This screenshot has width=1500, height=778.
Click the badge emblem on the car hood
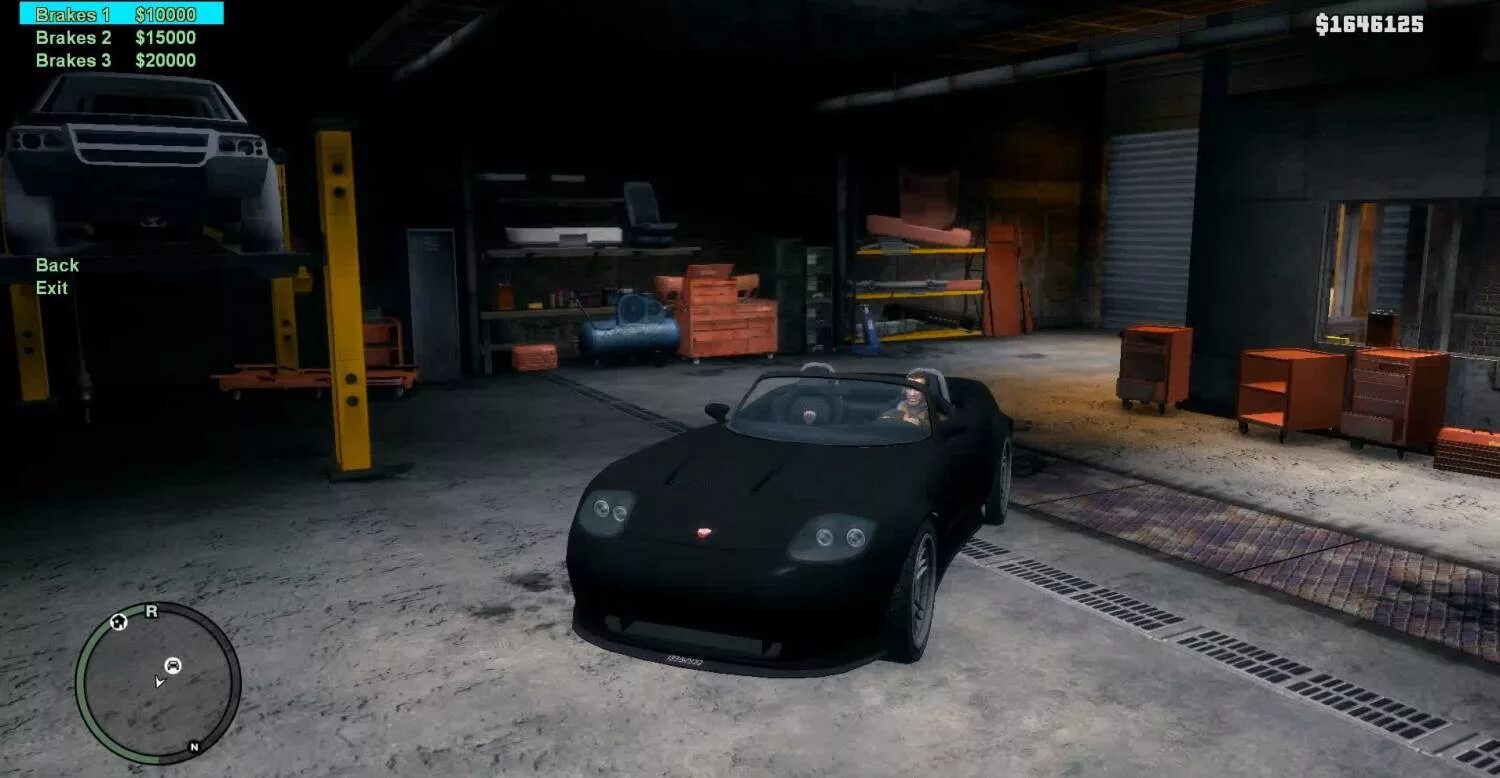point(706,534)
